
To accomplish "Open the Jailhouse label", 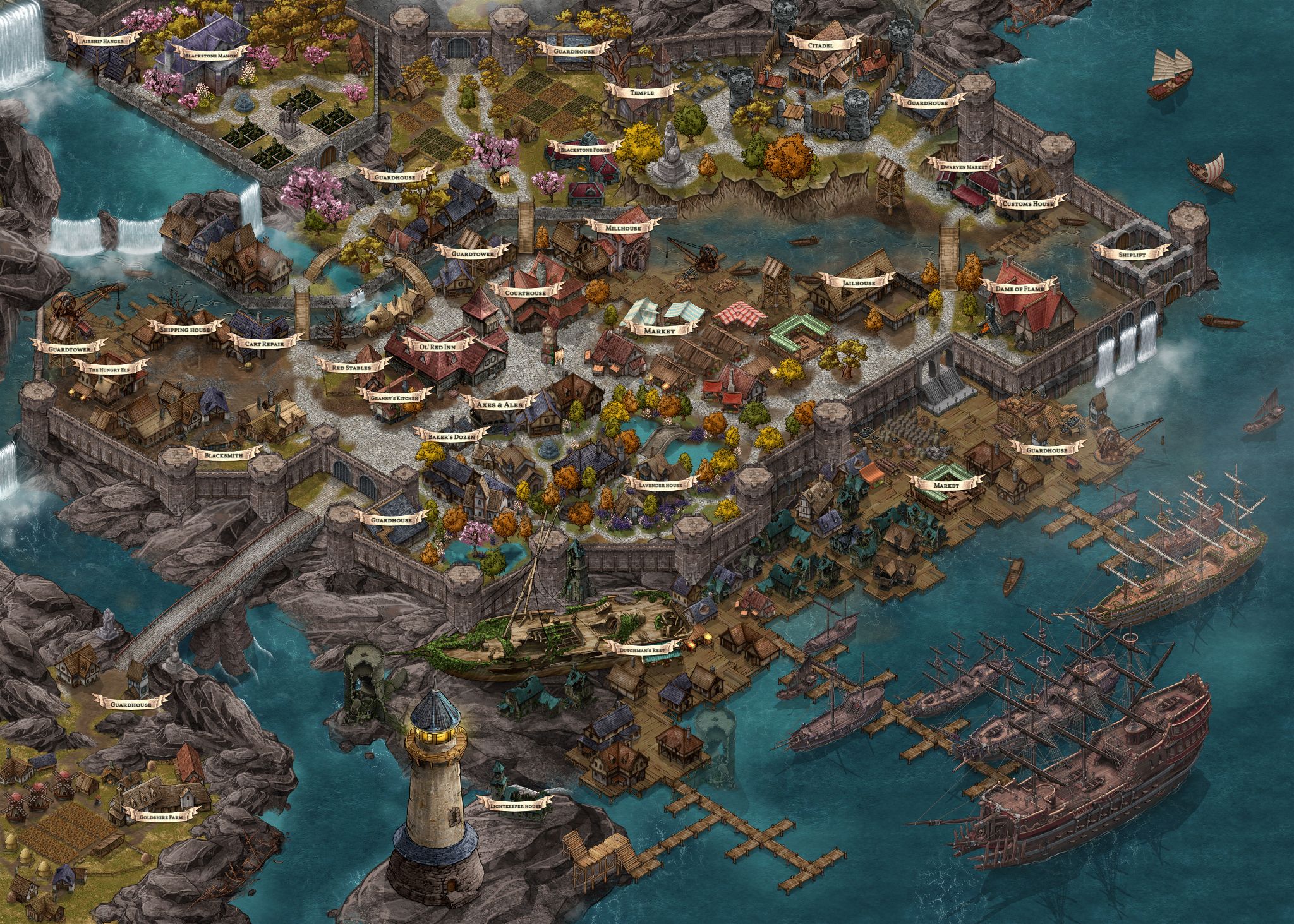I will coord(858,284).
